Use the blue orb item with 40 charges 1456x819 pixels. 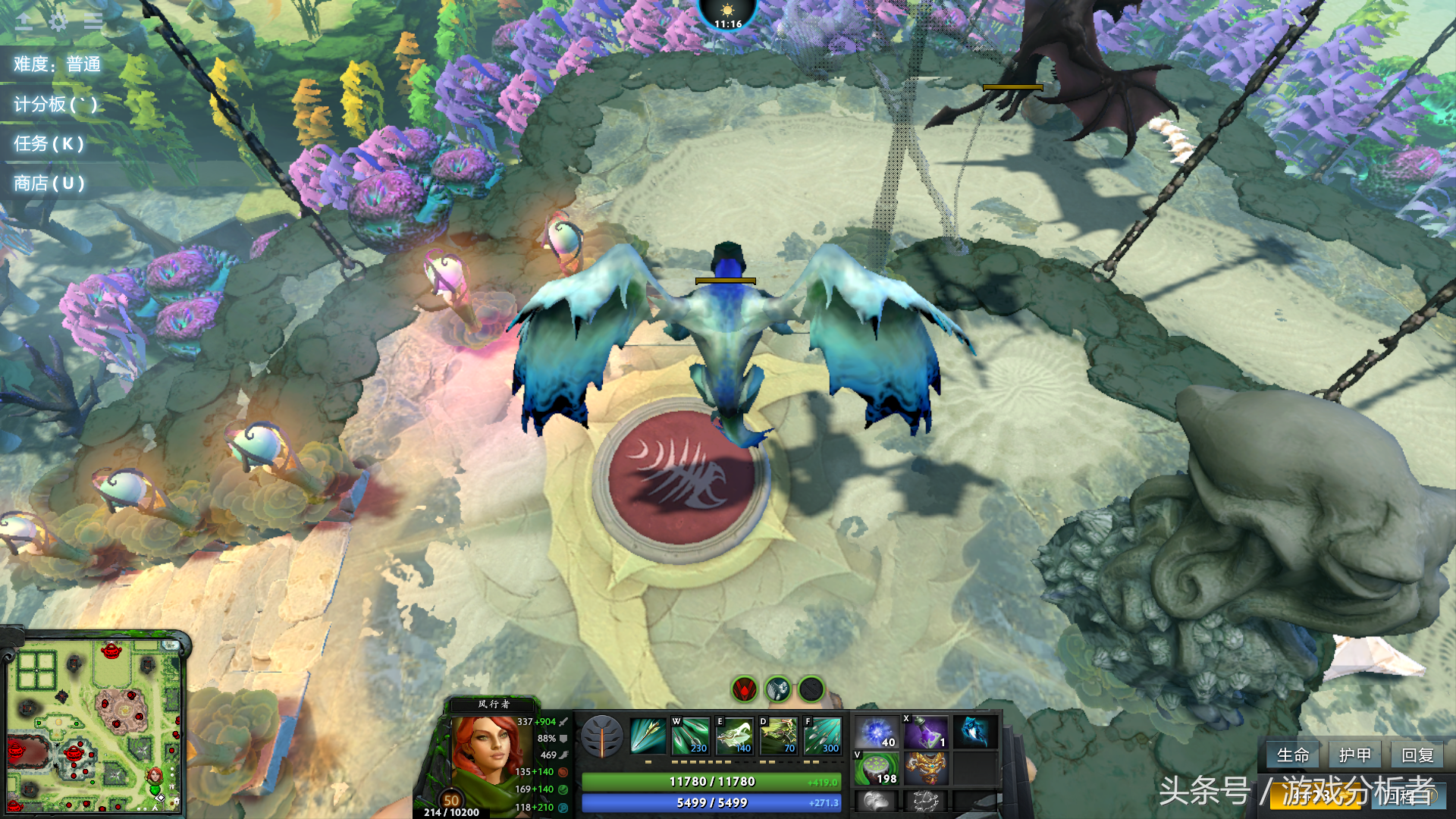tap(877, 733)
